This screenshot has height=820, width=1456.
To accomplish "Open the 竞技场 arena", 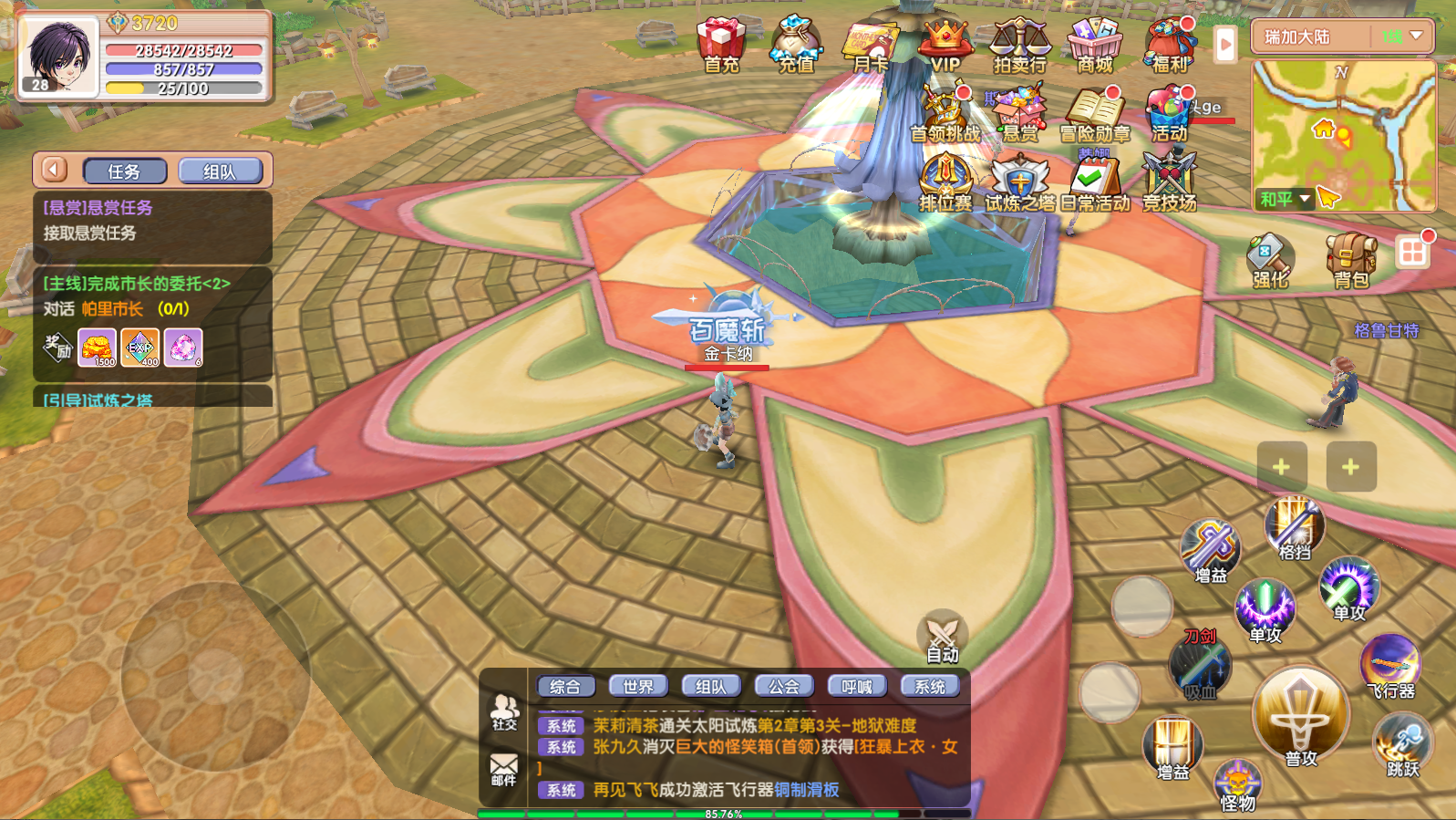I will tap(1169, 181).
